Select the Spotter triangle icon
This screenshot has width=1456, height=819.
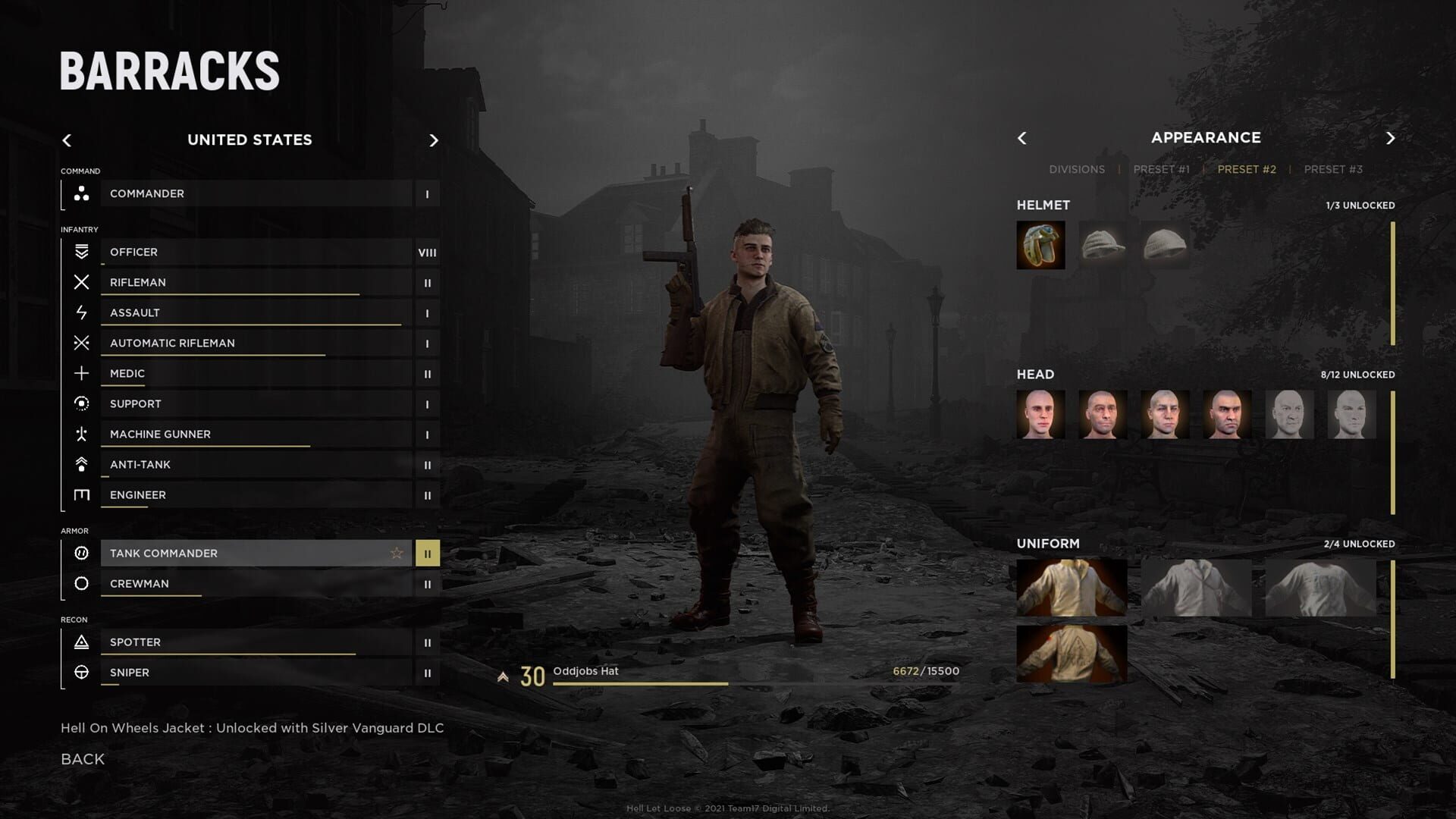80,642
